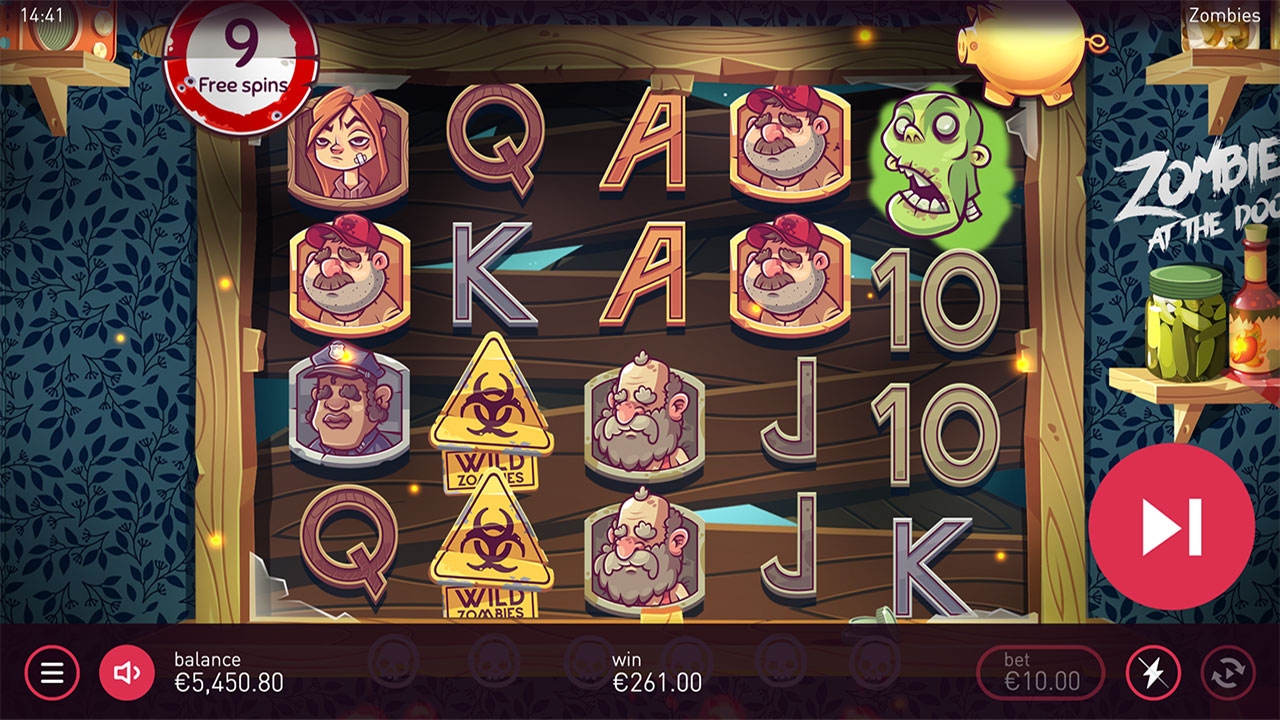Open the €10.00 bet selector
1280x720 pixels.
[1040, 673]
